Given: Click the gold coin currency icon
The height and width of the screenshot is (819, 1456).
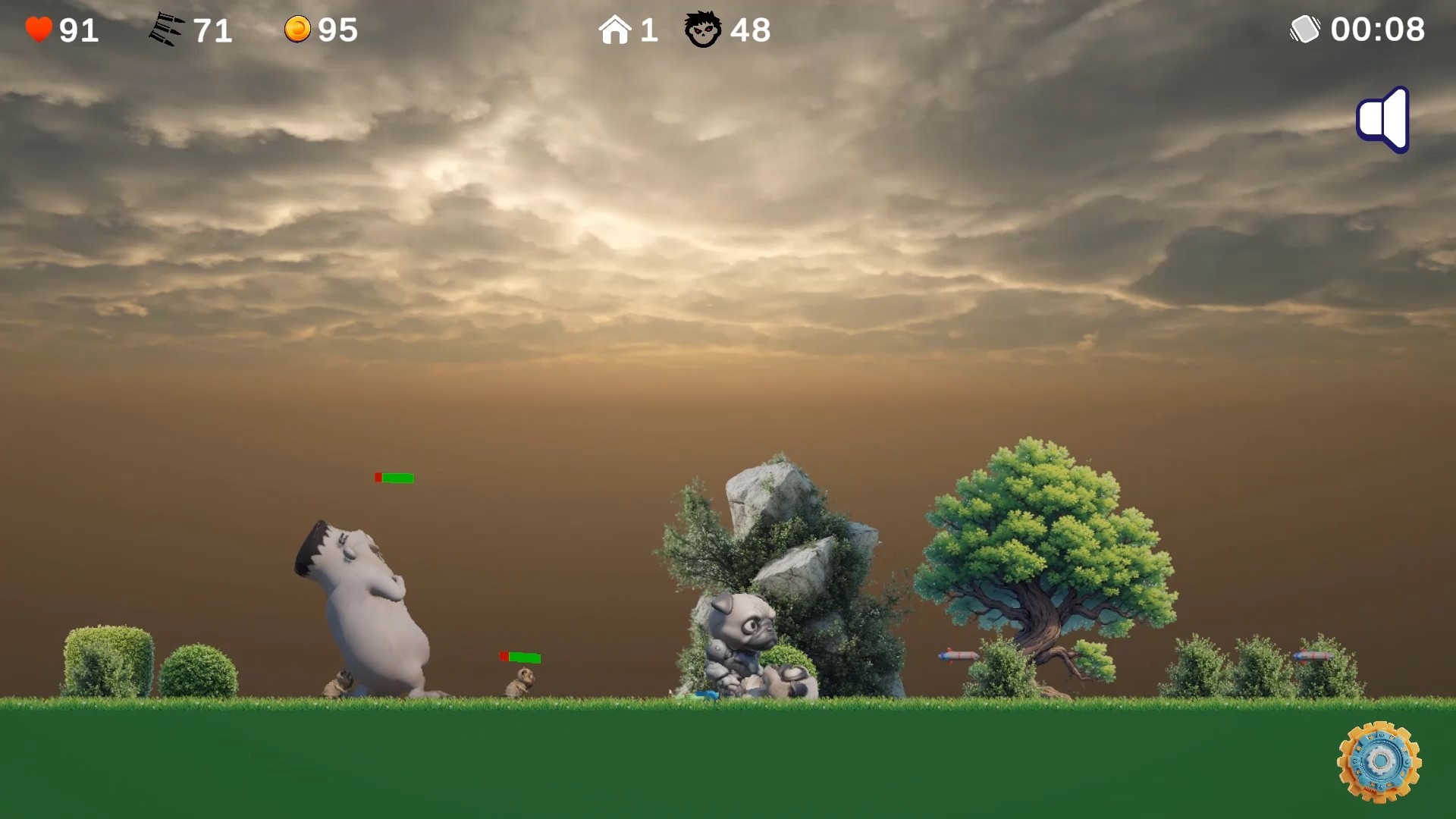Looking at the screenshot, I should [298, 29].
